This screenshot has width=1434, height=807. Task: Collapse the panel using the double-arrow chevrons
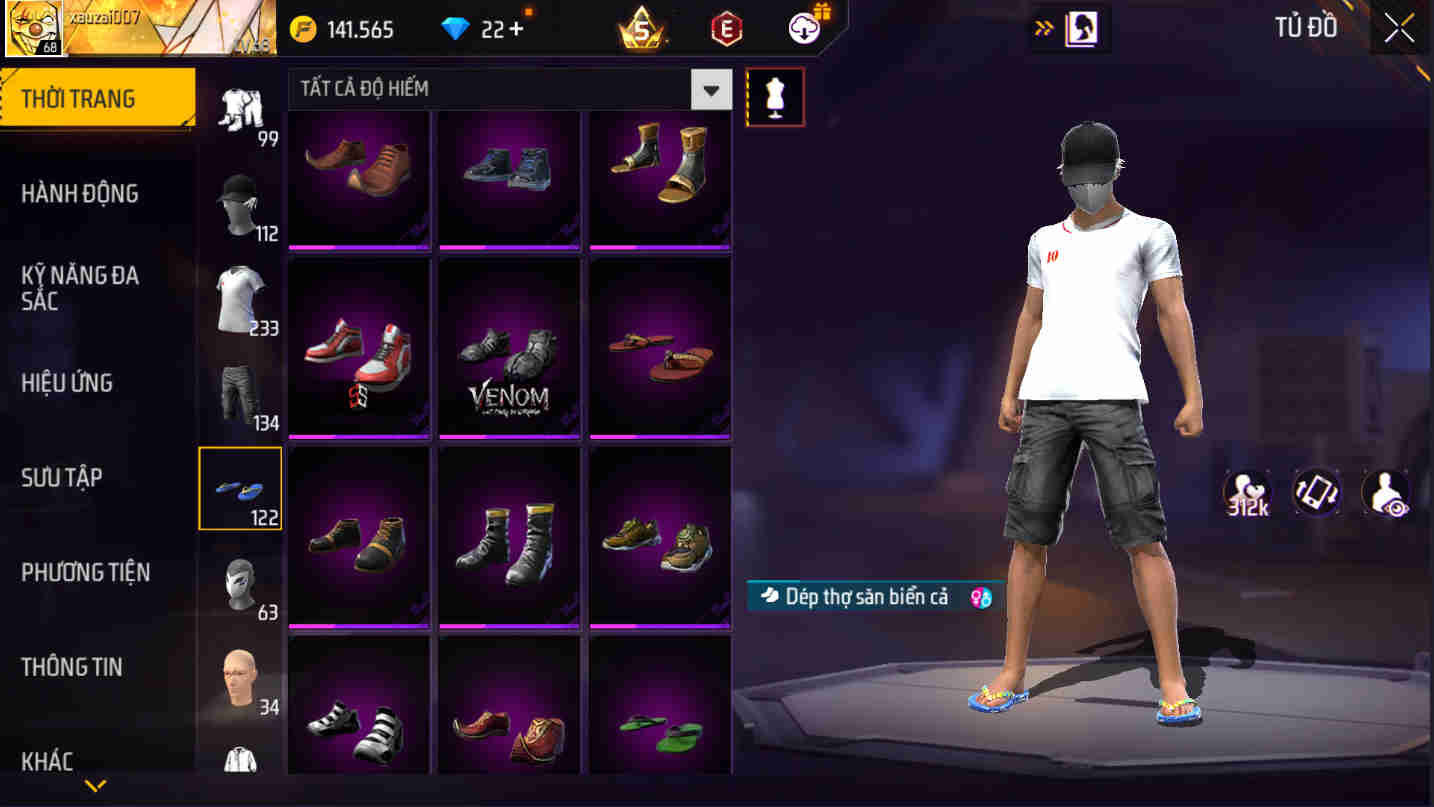pyautogui.click(x=1041, y=28)
